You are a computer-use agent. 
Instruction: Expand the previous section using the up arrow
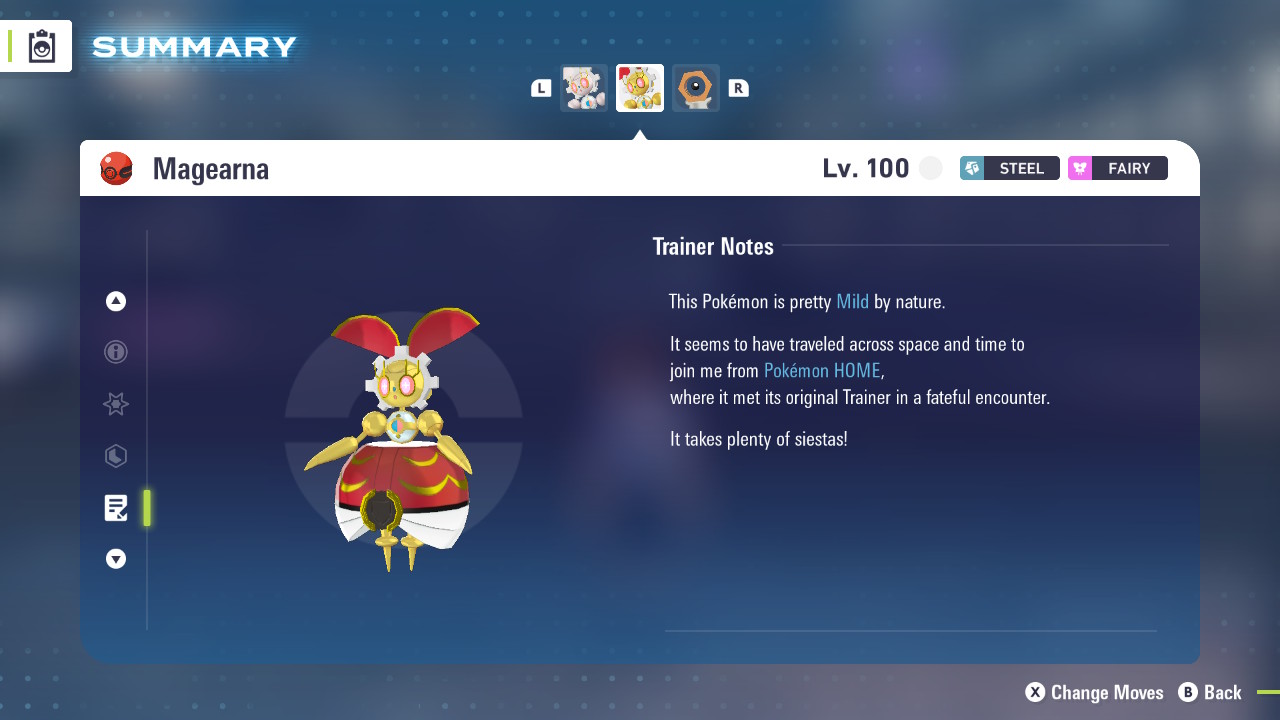click(115, 300)
